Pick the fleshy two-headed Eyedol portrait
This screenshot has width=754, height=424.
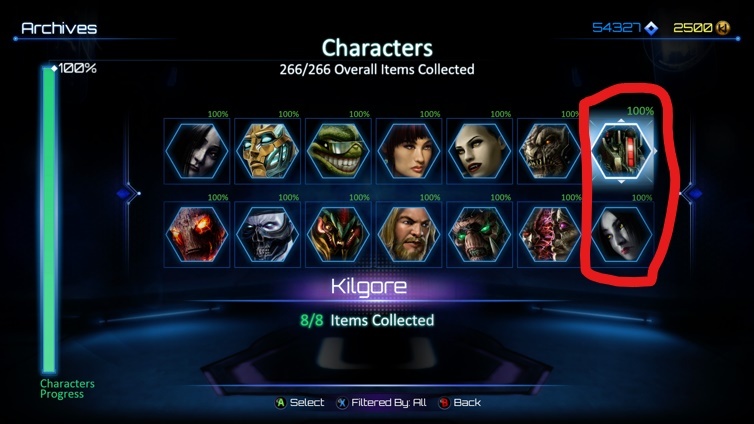[548, 233]
